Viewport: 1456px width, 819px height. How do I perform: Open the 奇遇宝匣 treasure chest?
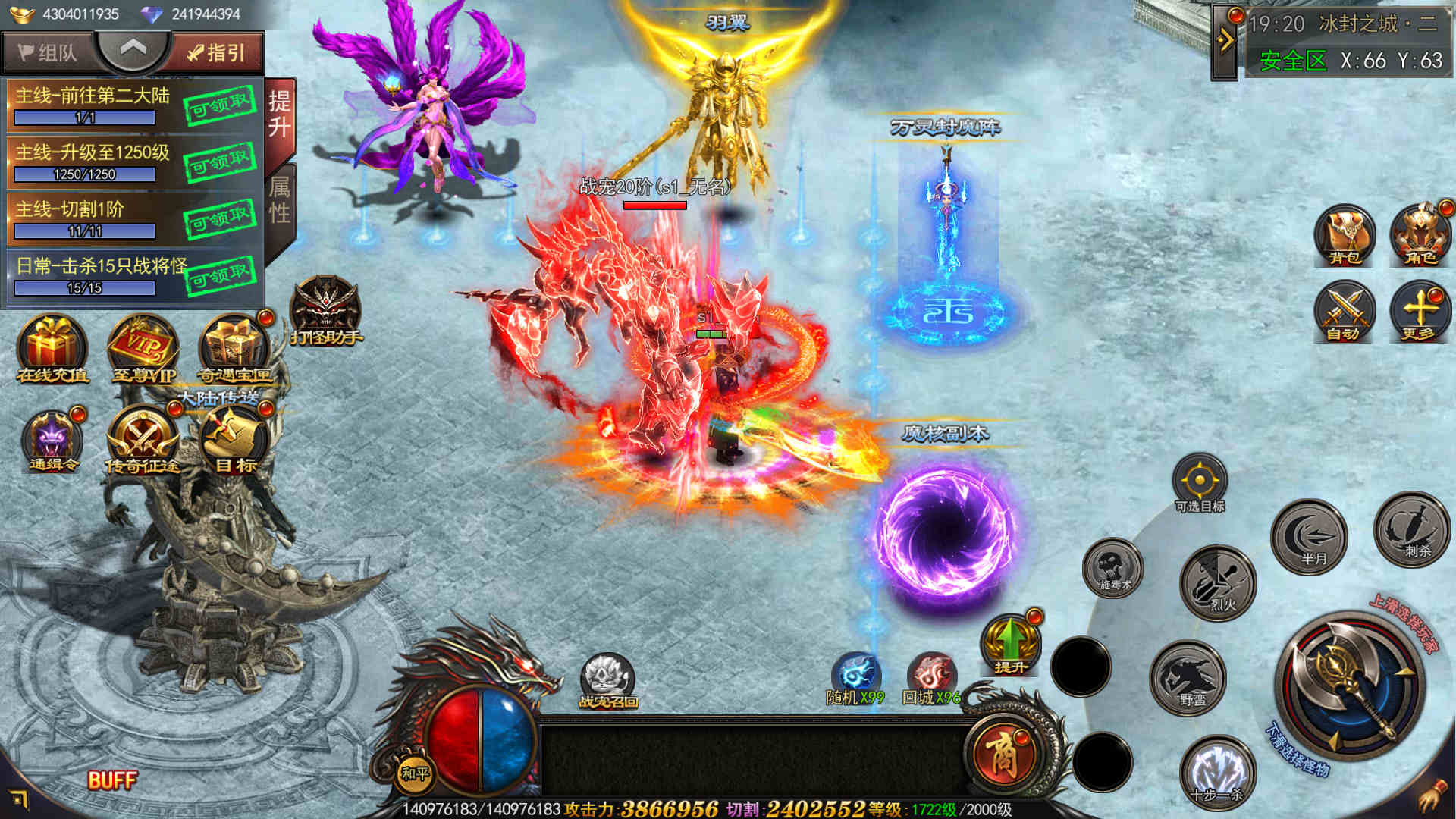tap(234, 348)
